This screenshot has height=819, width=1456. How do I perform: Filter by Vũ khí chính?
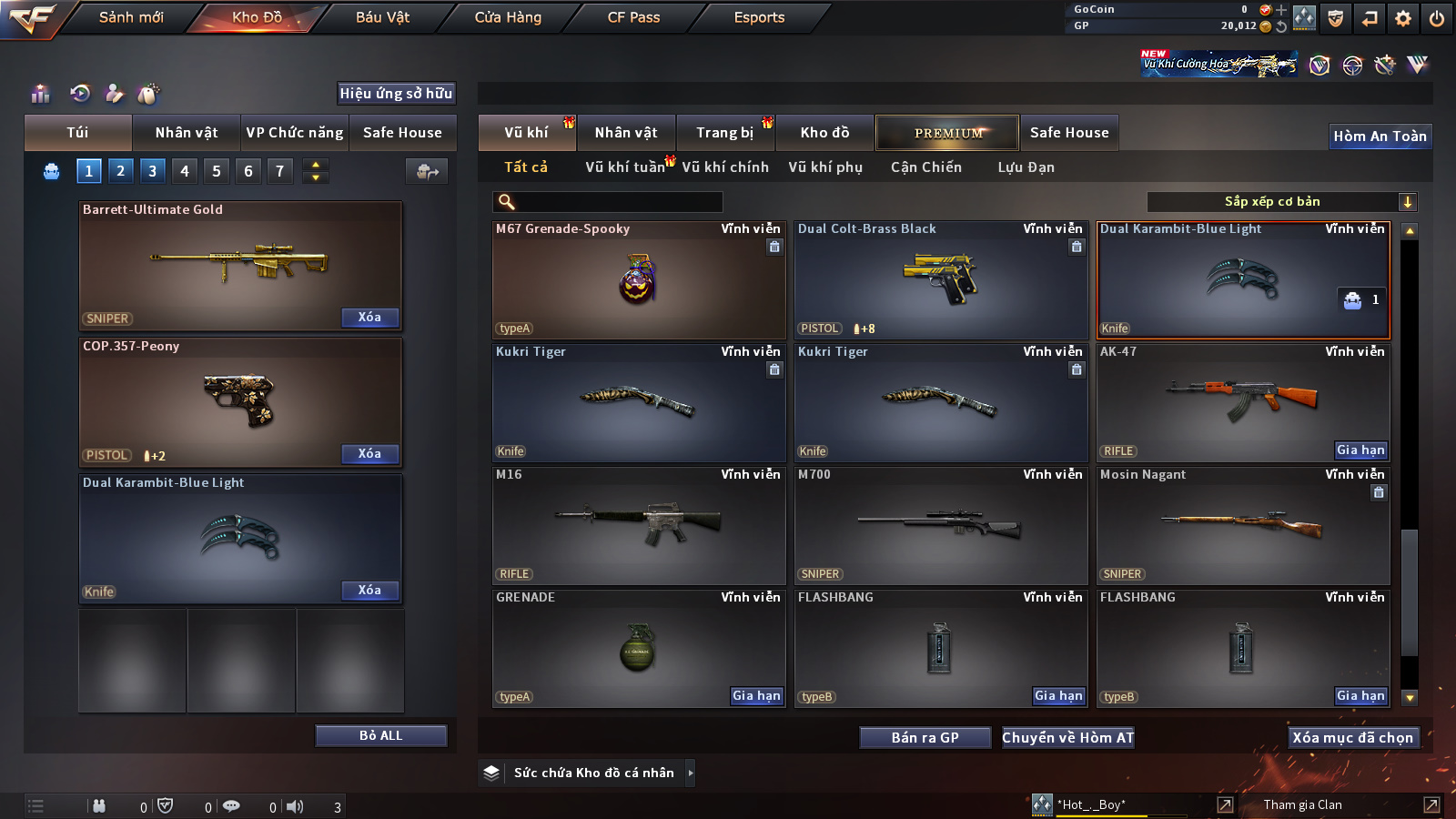(725, 167)
